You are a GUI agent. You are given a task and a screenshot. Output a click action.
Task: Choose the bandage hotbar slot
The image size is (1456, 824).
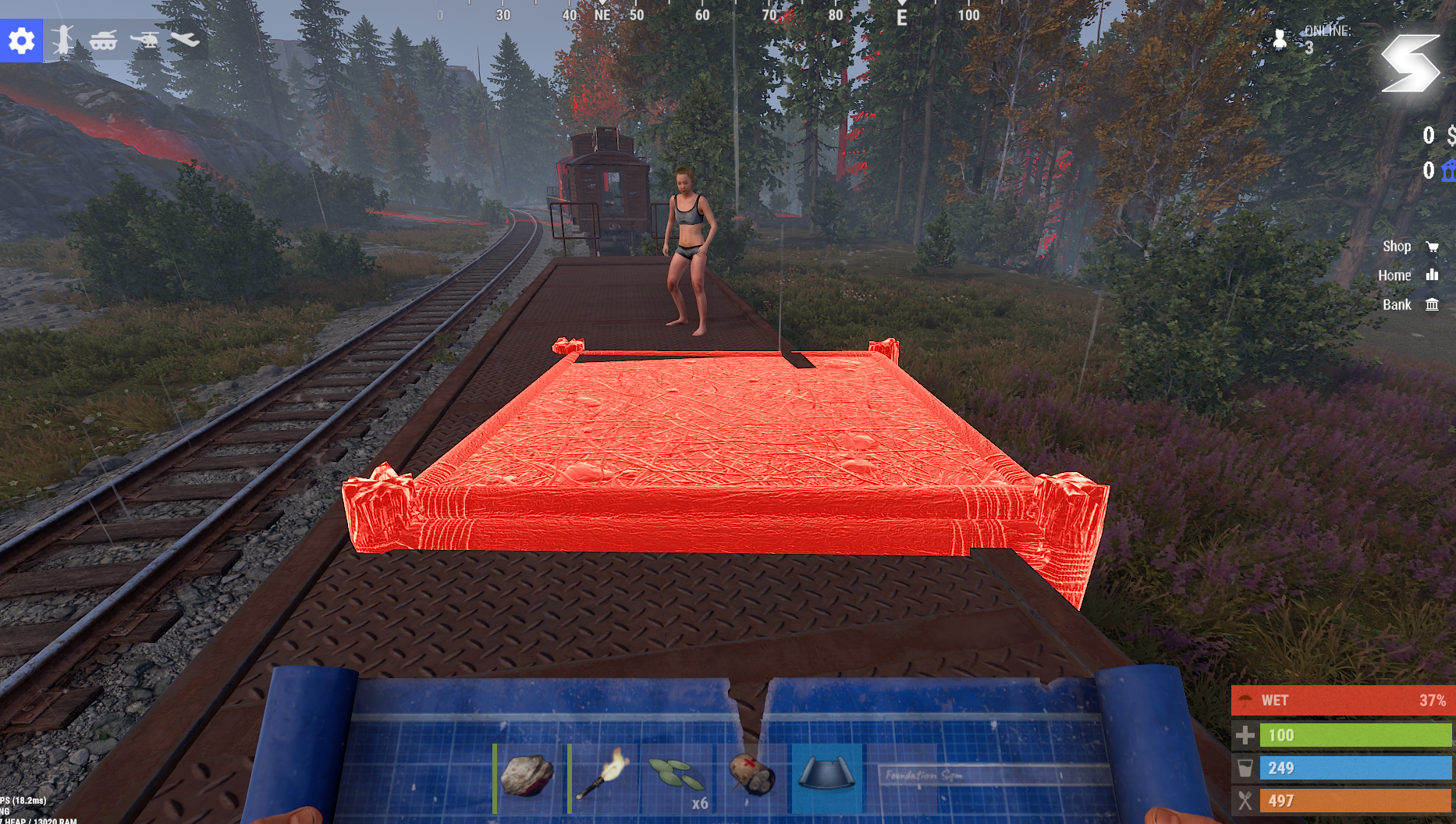coord(751,777)
